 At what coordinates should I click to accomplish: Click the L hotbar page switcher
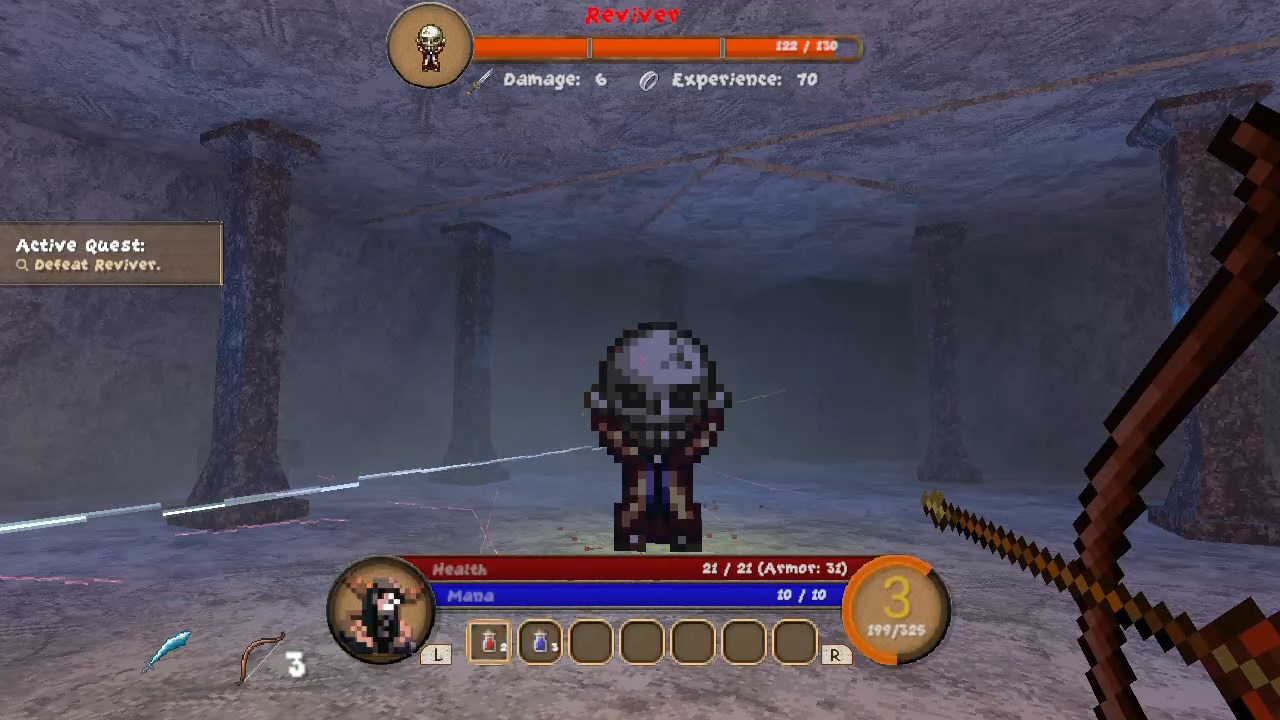[x=438, y=655]
